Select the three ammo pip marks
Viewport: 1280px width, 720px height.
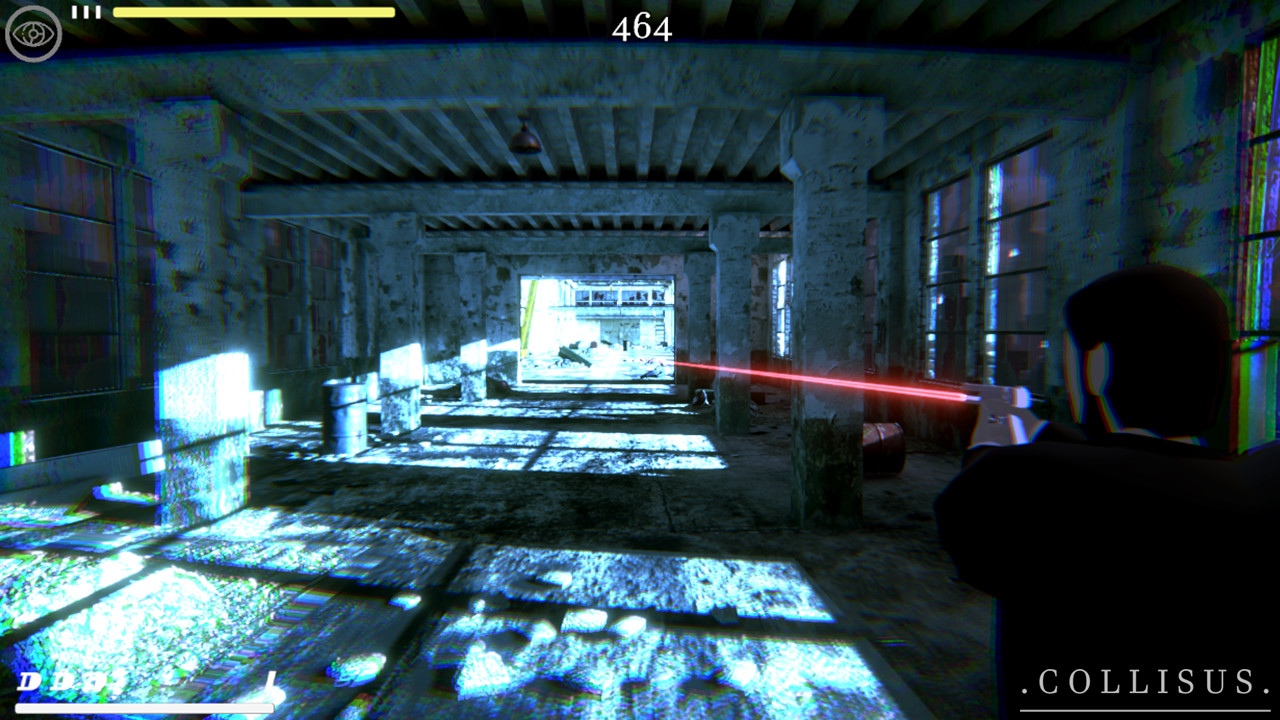(88, 13)
